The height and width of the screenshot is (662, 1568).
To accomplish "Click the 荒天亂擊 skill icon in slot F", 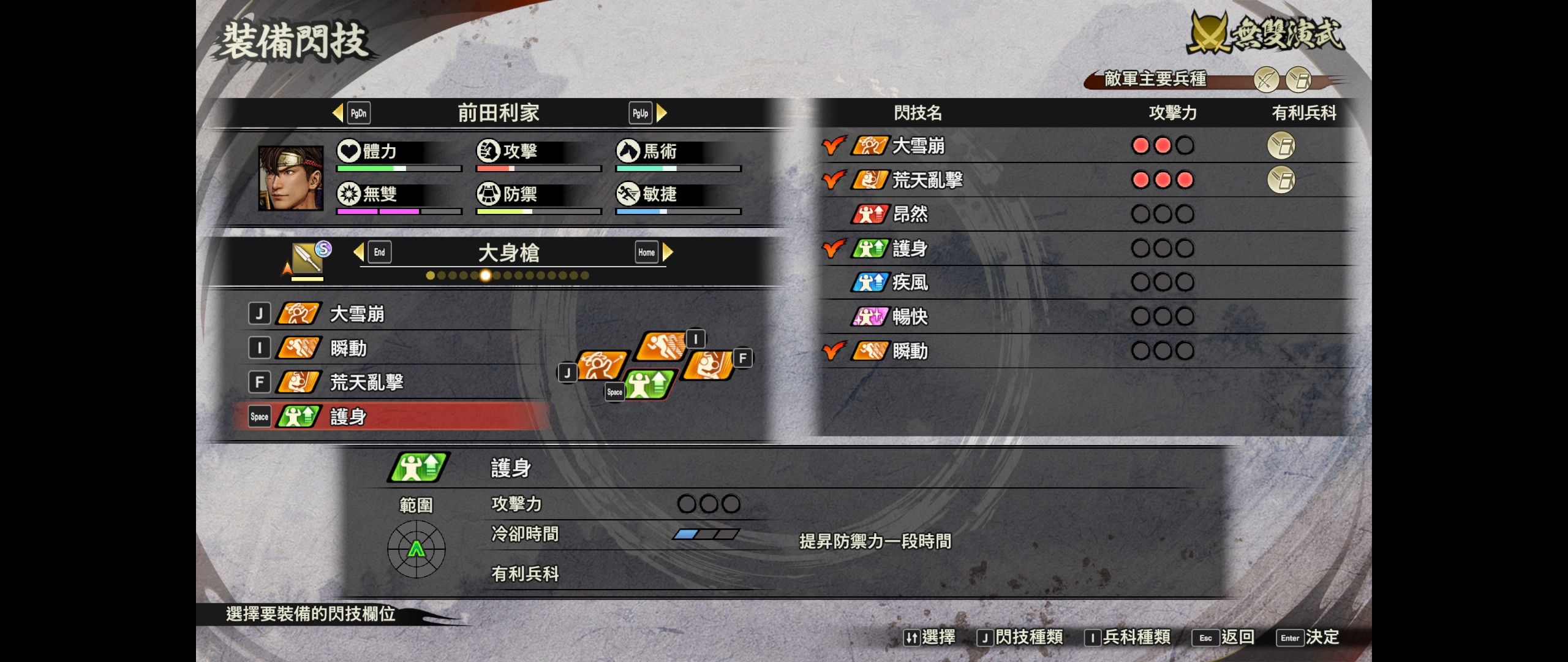I will pyautogui.click(x=298, y=382).
